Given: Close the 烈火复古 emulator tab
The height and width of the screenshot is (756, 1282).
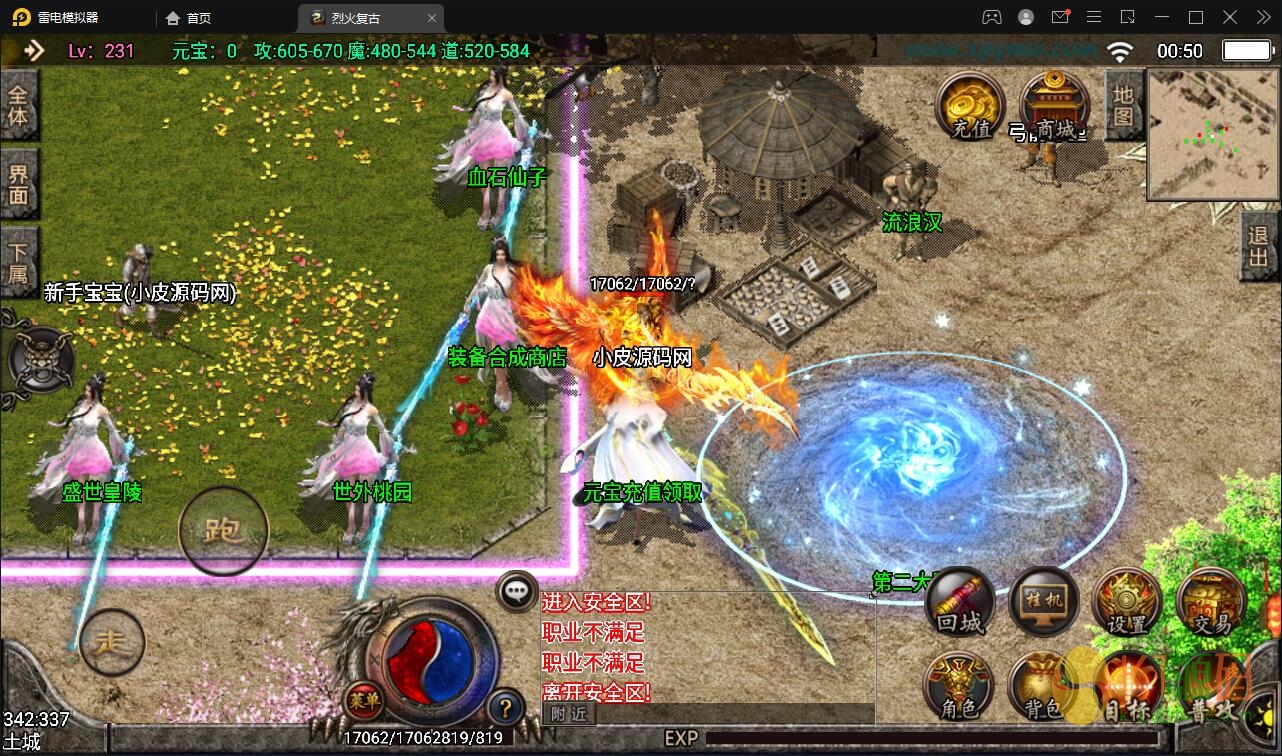Looking at the screenshot, I should (x=432, y=18).
